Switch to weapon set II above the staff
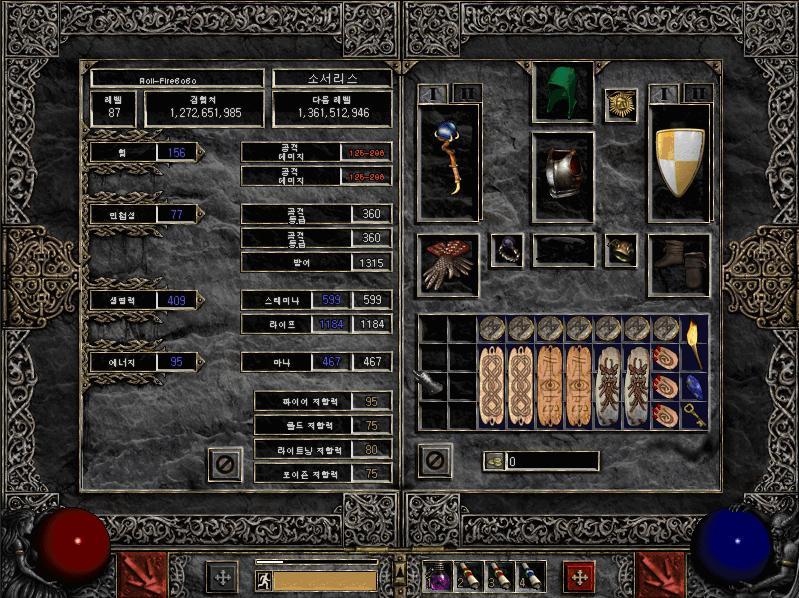This screenshot has width=799, height=598. [x=463, y=94]
